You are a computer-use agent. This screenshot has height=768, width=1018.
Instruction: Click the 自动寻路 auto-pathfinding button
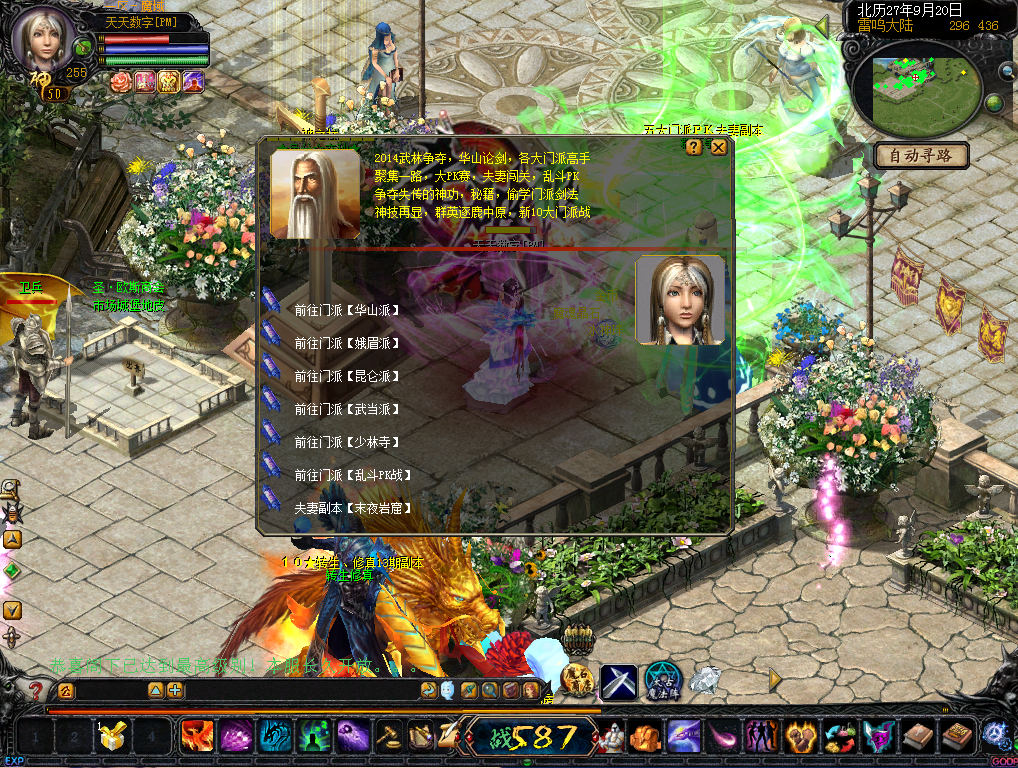(x=921, y=156)
